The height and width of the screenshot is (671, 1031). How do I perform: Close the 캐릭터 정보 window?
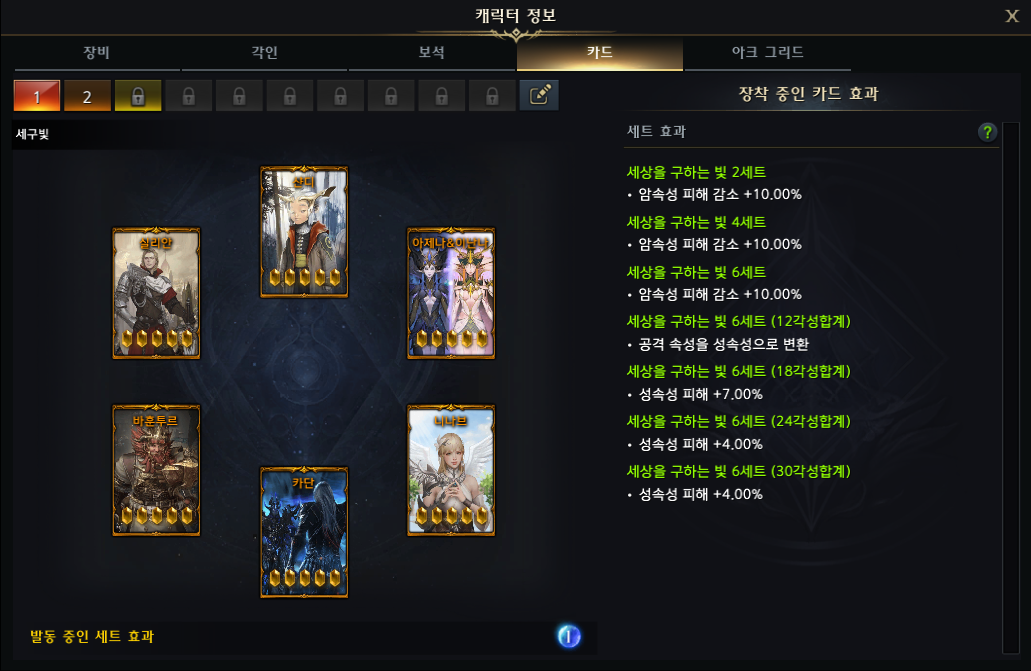click(x=1012, y=16)
